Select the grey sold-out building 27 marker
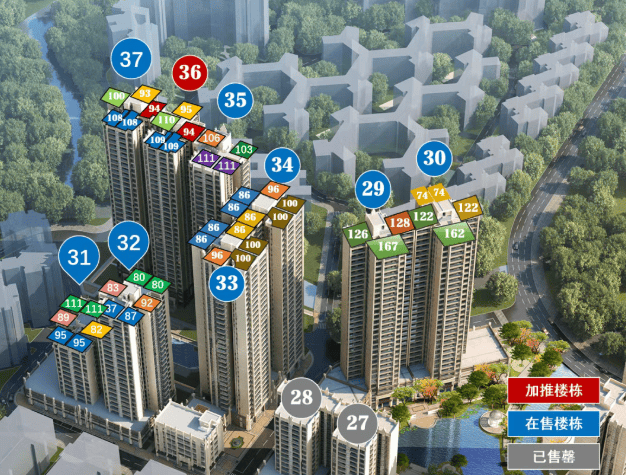The height and width of the screenshot is (475, 626). coord(356,422)
